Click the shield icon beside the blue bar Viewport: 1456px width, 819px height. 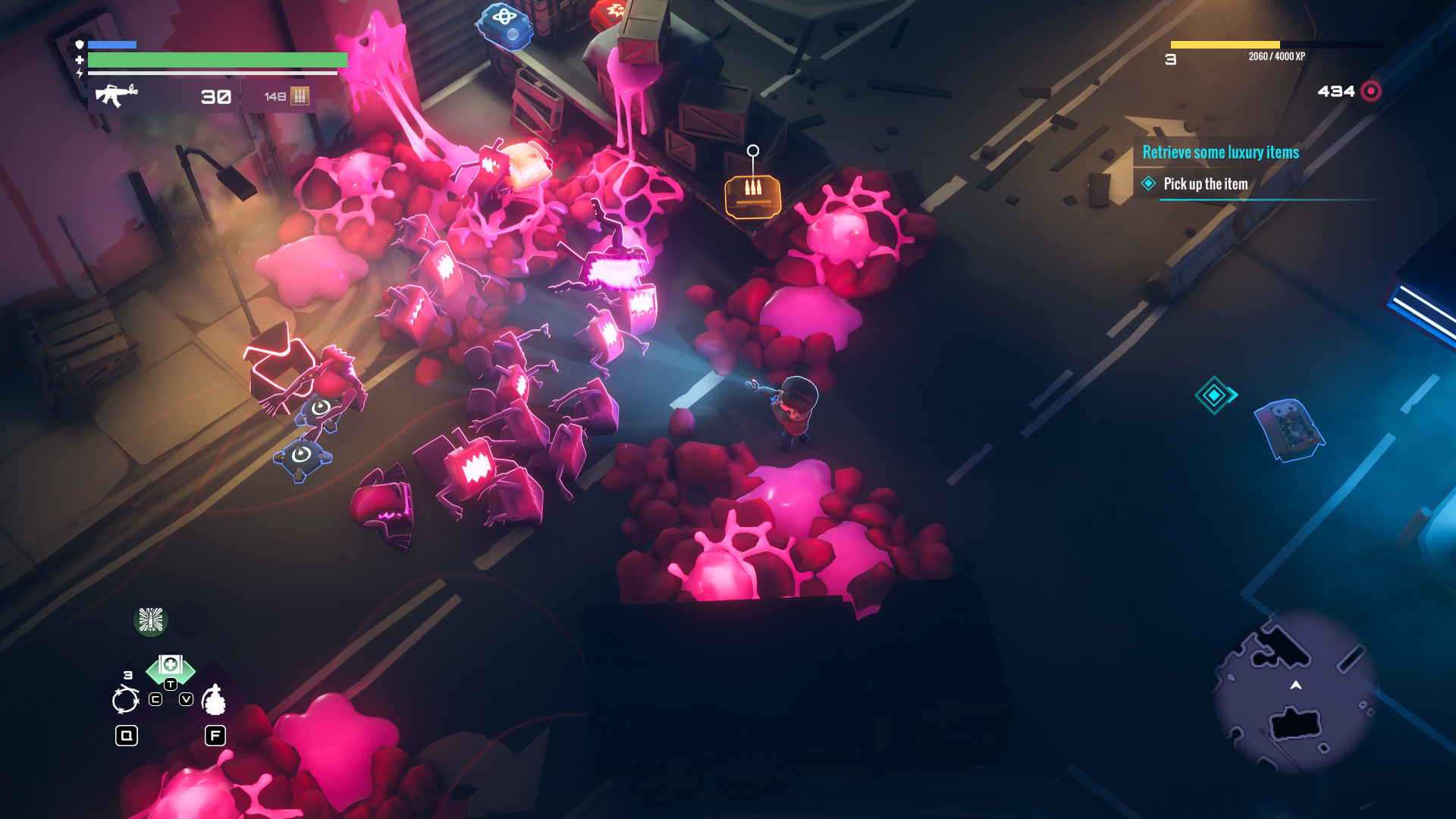tap(80, 45)
